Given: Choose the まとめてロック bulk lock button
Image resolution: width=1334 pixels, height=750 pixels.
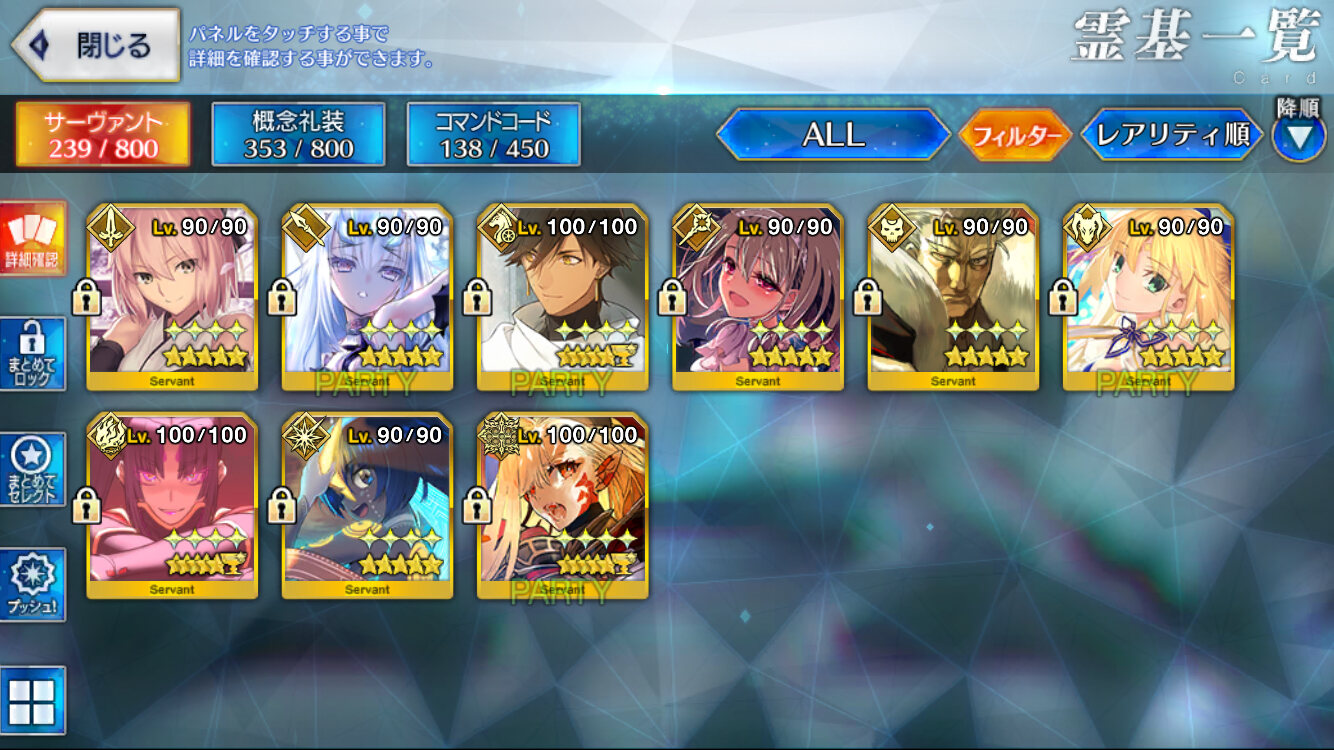Looking at the screenshot, I should [33, 354].
